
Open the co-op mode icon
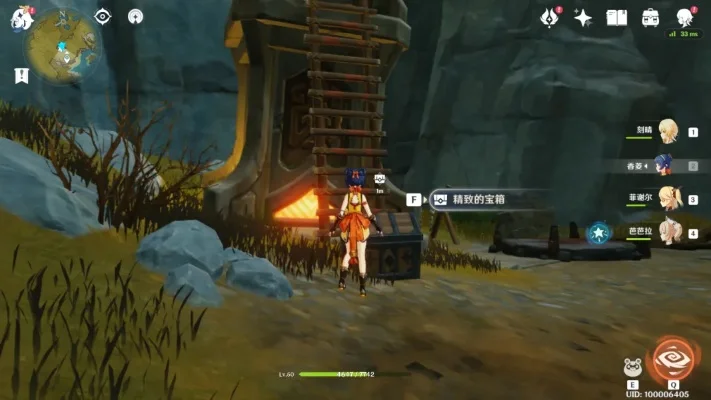click(136, 16)
